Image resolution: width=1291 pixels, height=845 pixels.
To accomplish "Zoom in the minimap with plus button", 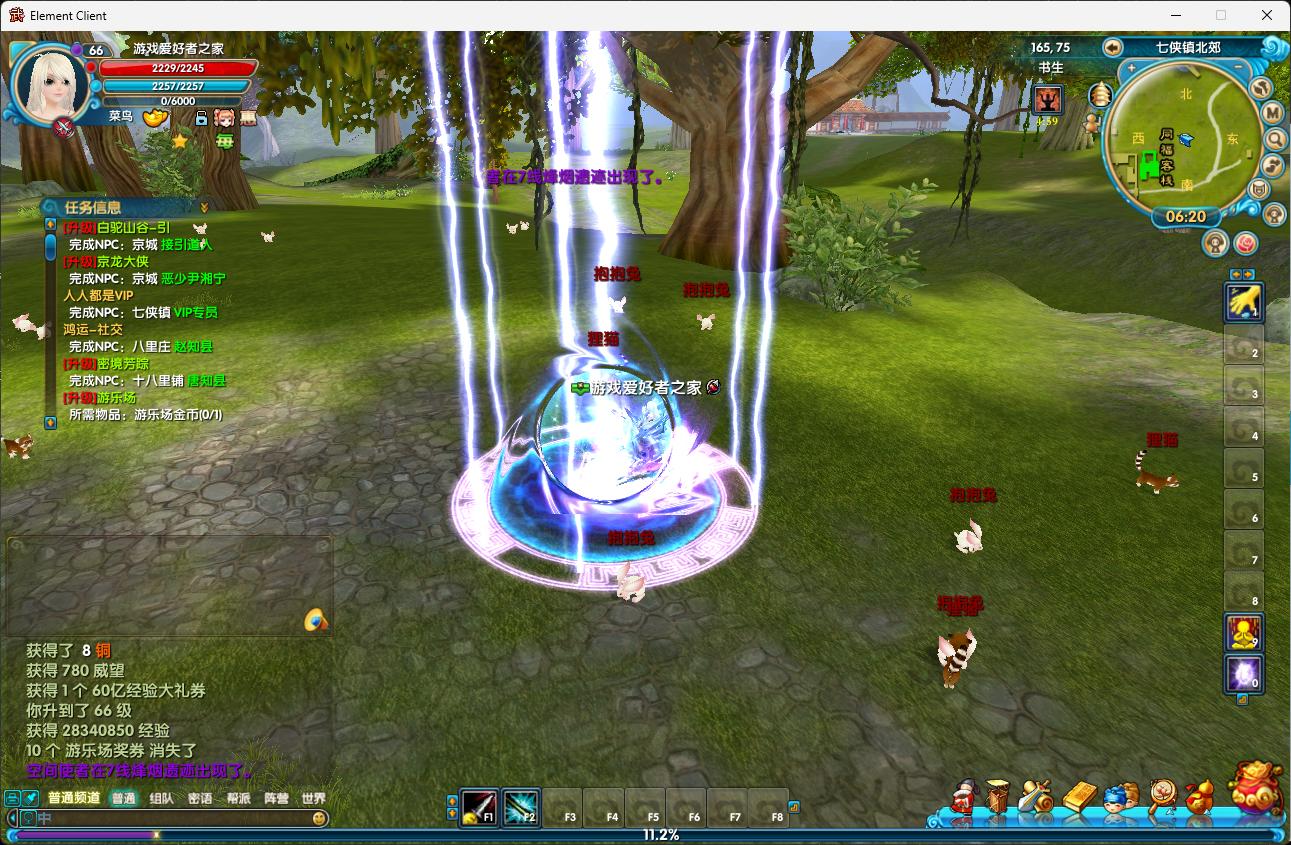I will click(1131, 69).
